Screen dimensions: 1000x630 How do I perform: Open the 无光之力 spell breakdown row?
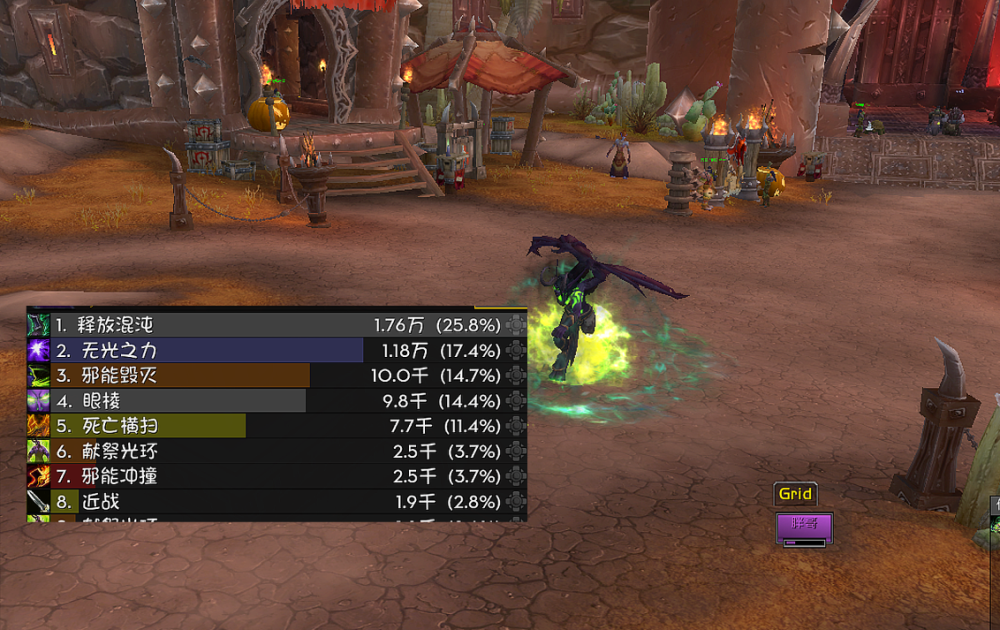pos(270,350)
